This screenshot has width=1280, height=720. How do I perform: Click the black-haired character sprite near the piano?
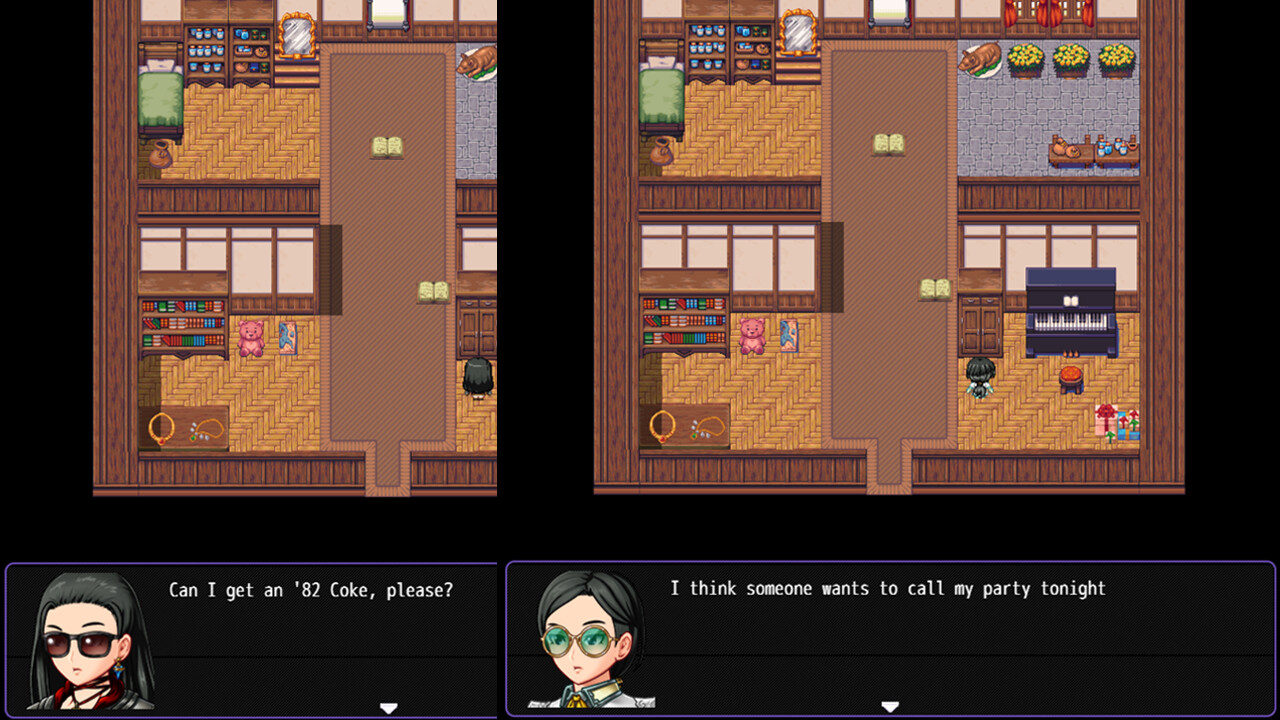click(981, 380)
